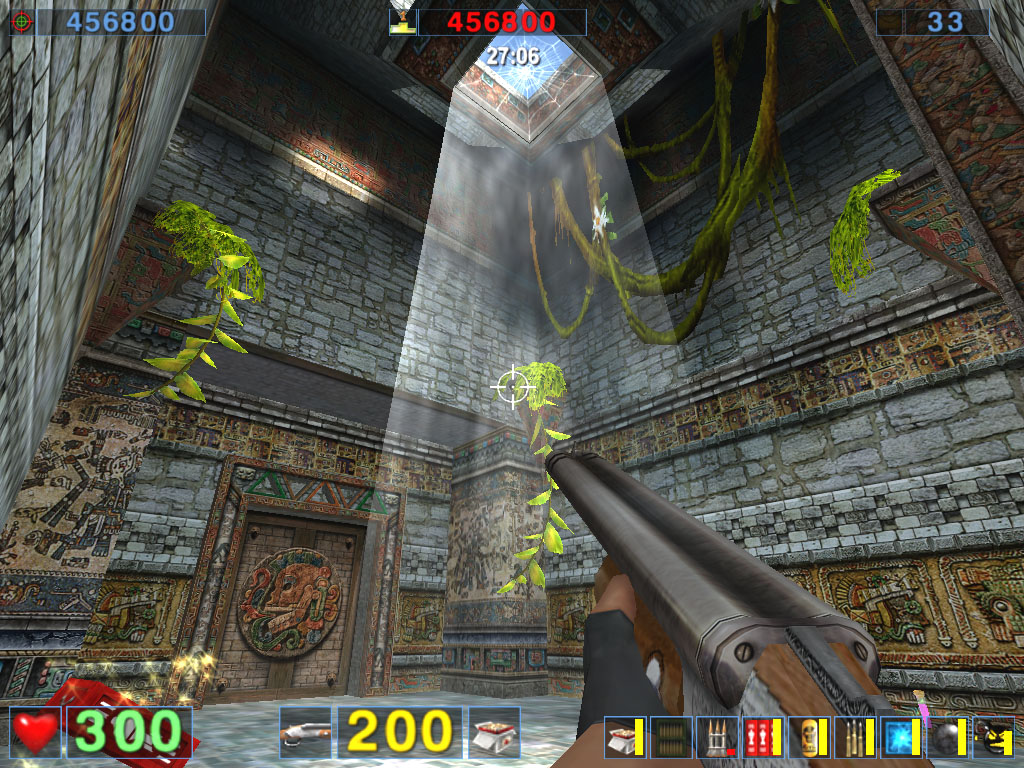Choose the blue electricity cell slot

[901, 737]
